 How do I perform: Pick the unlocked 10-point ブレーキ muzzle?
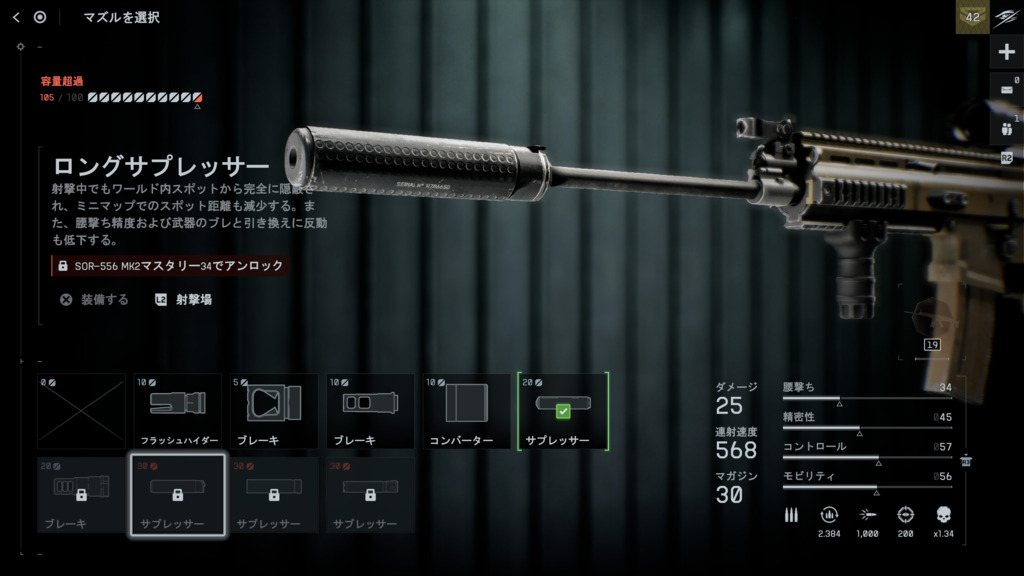point(370,411)
